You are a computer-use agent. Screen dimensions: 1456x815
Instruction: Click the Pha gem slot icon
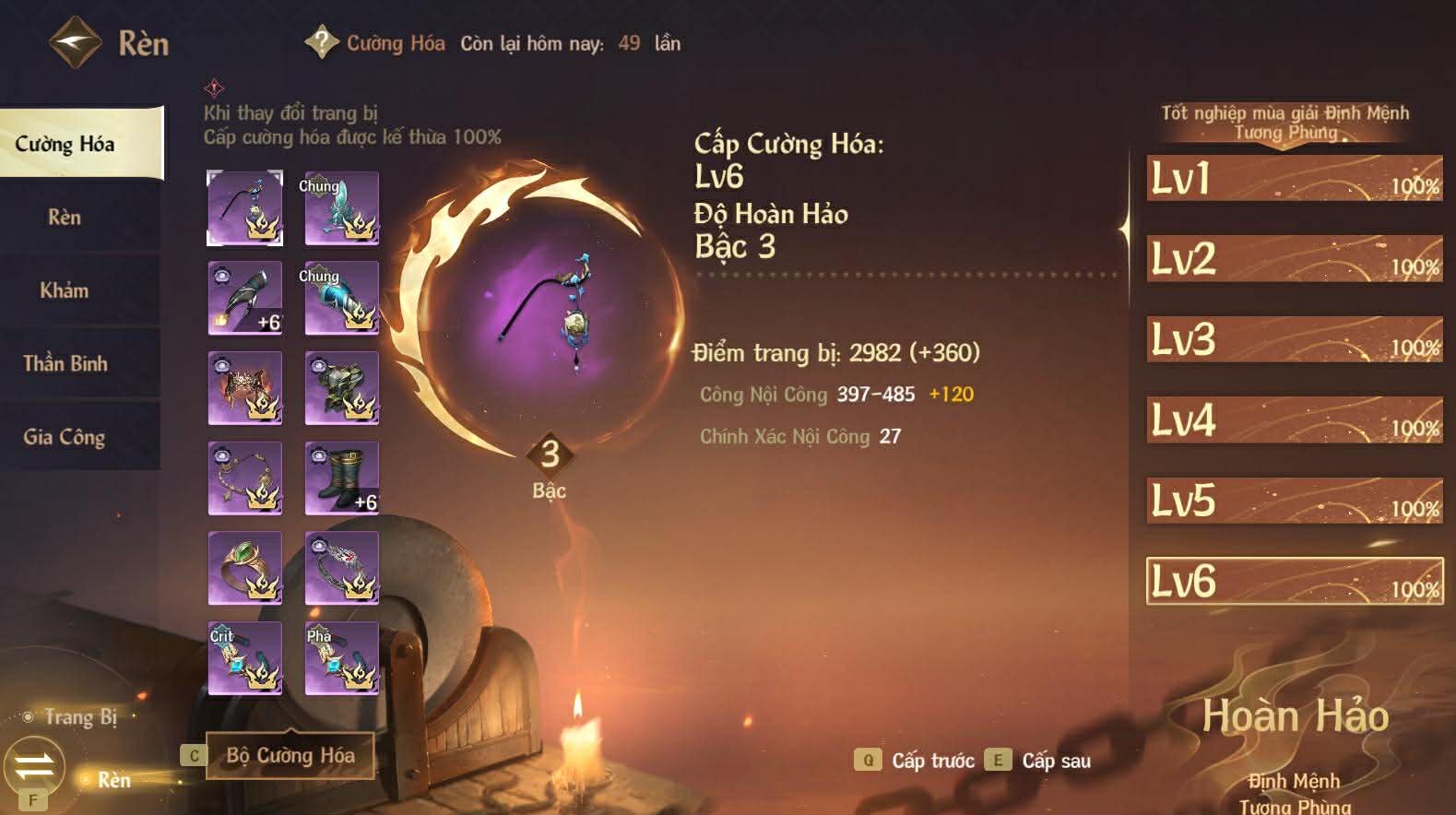[341, 659]
